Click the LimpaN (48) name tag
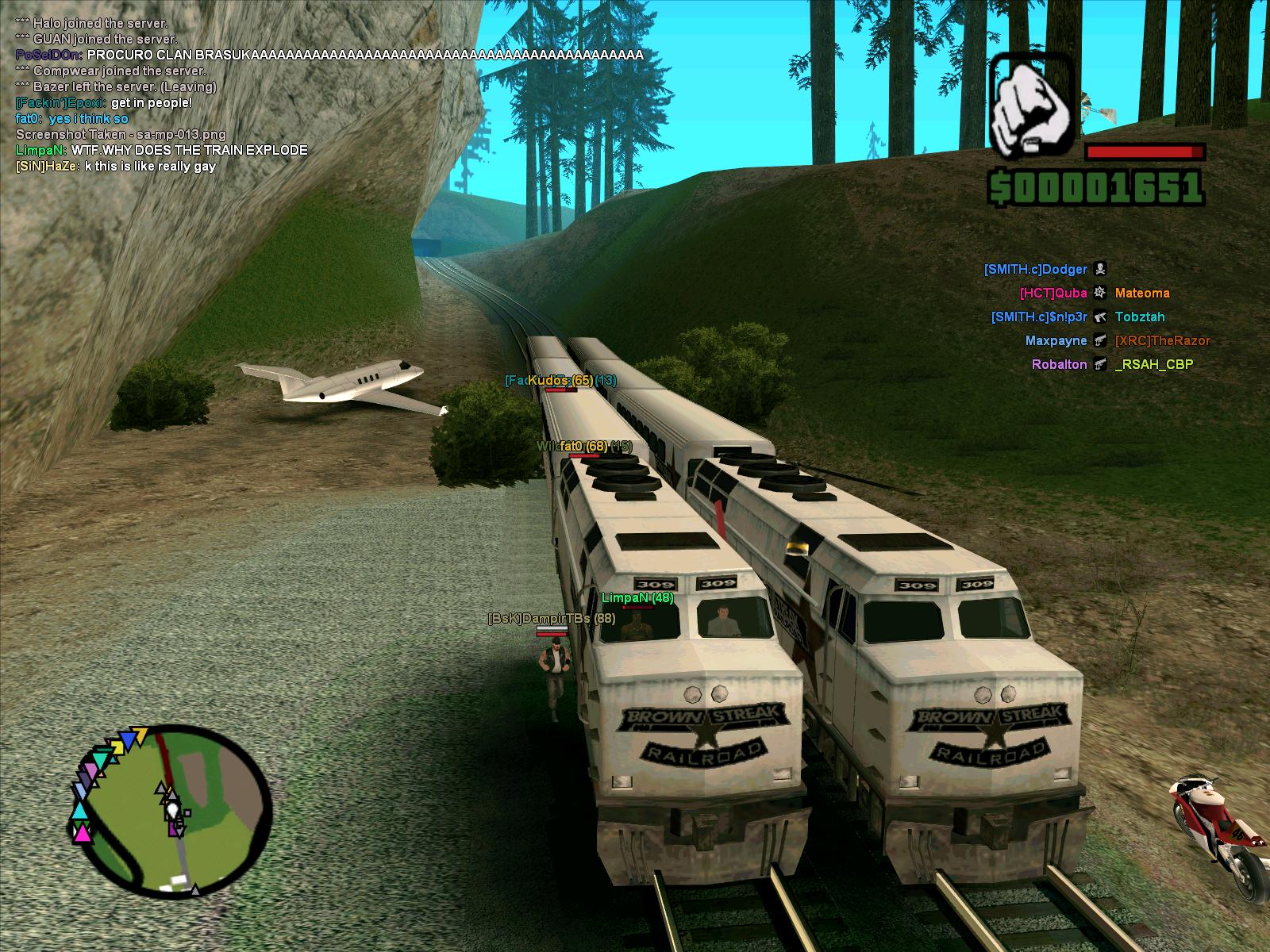This screenshot has width=1270, height=952. [x=637, y=598]
